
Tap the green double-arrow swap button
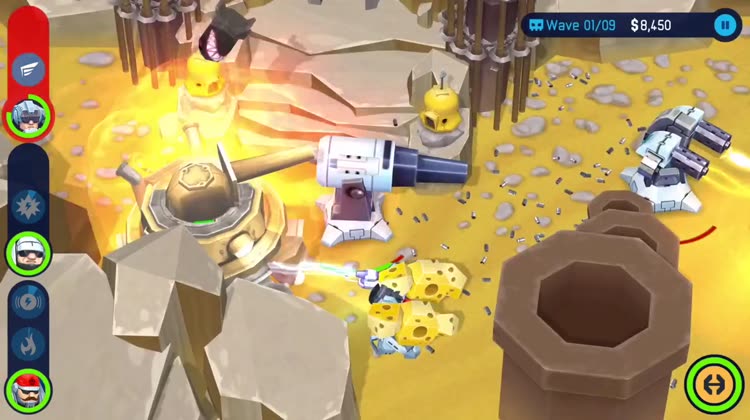pyautogui.click(x=714, y=385)
